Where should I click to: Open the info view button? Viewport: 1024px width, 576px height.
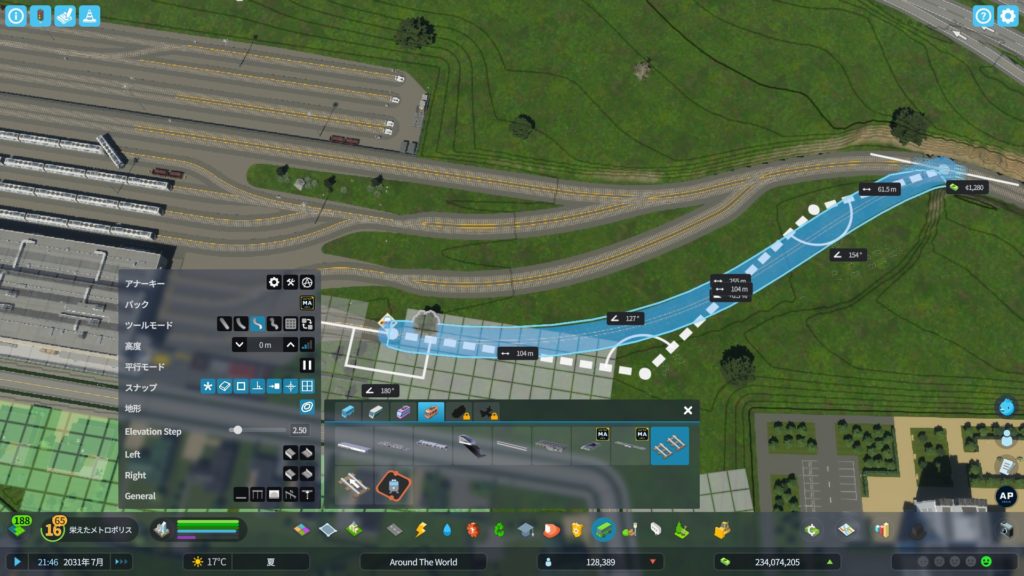[x=16, y=16]
